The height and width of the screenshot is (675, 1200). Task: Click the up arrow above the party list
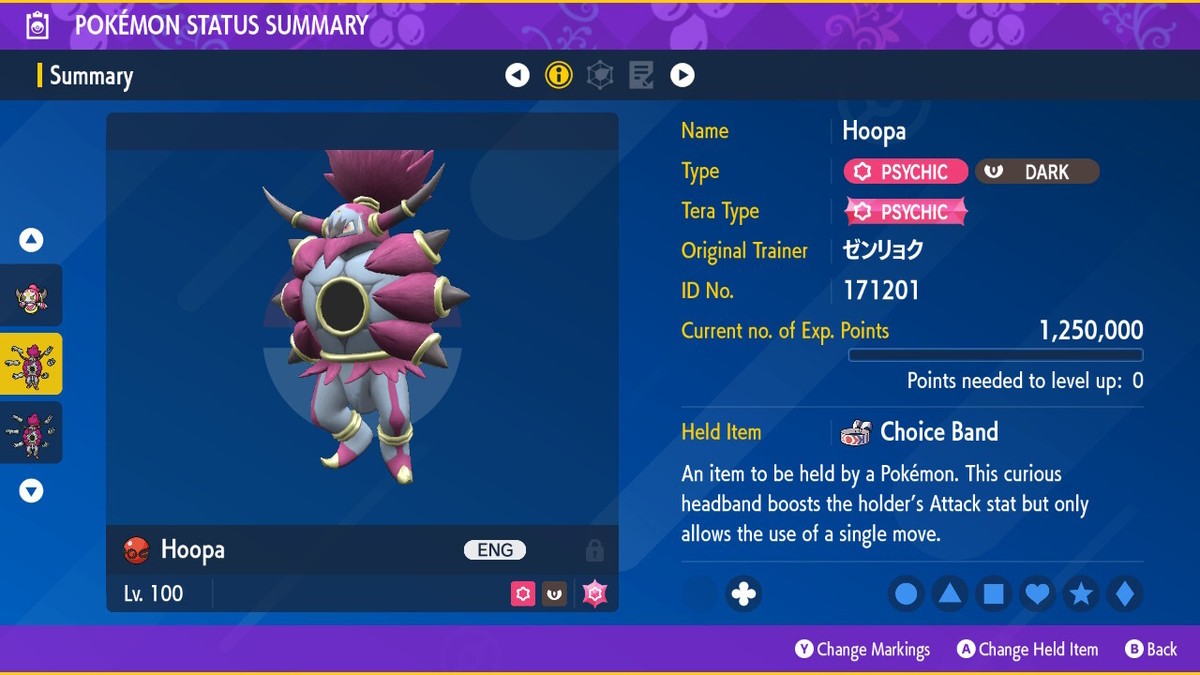click(32, 240)
